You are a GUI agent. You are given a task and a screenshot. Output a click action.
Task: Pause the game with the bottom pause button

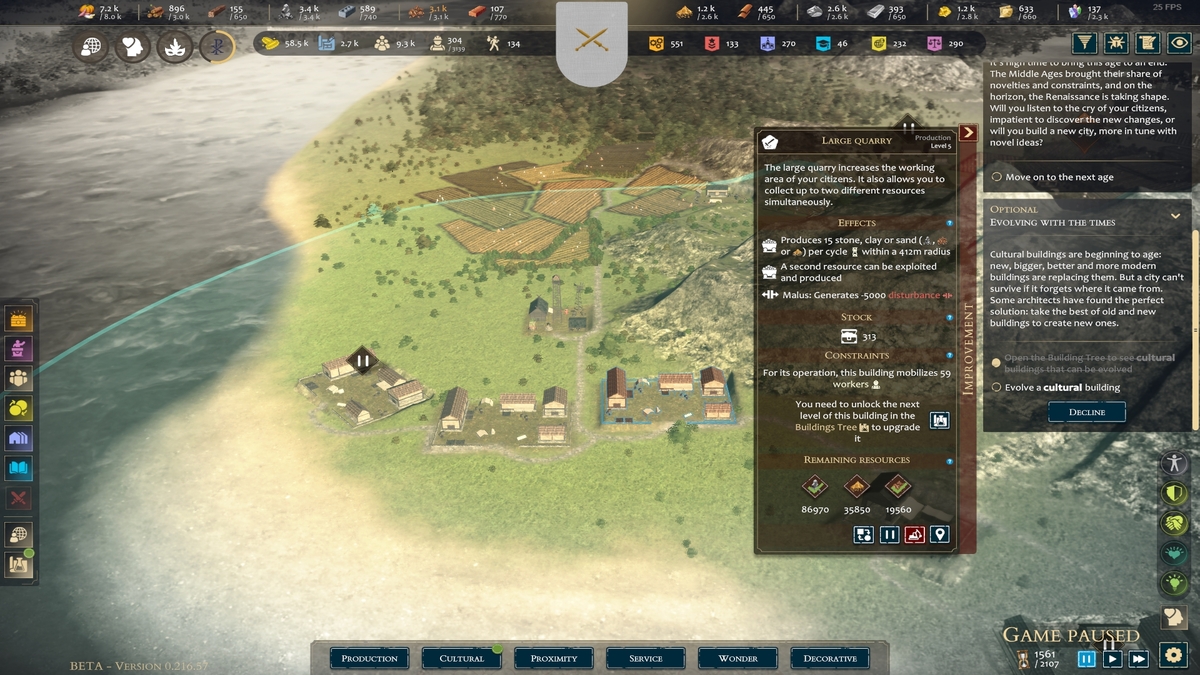click(1086, 658)
